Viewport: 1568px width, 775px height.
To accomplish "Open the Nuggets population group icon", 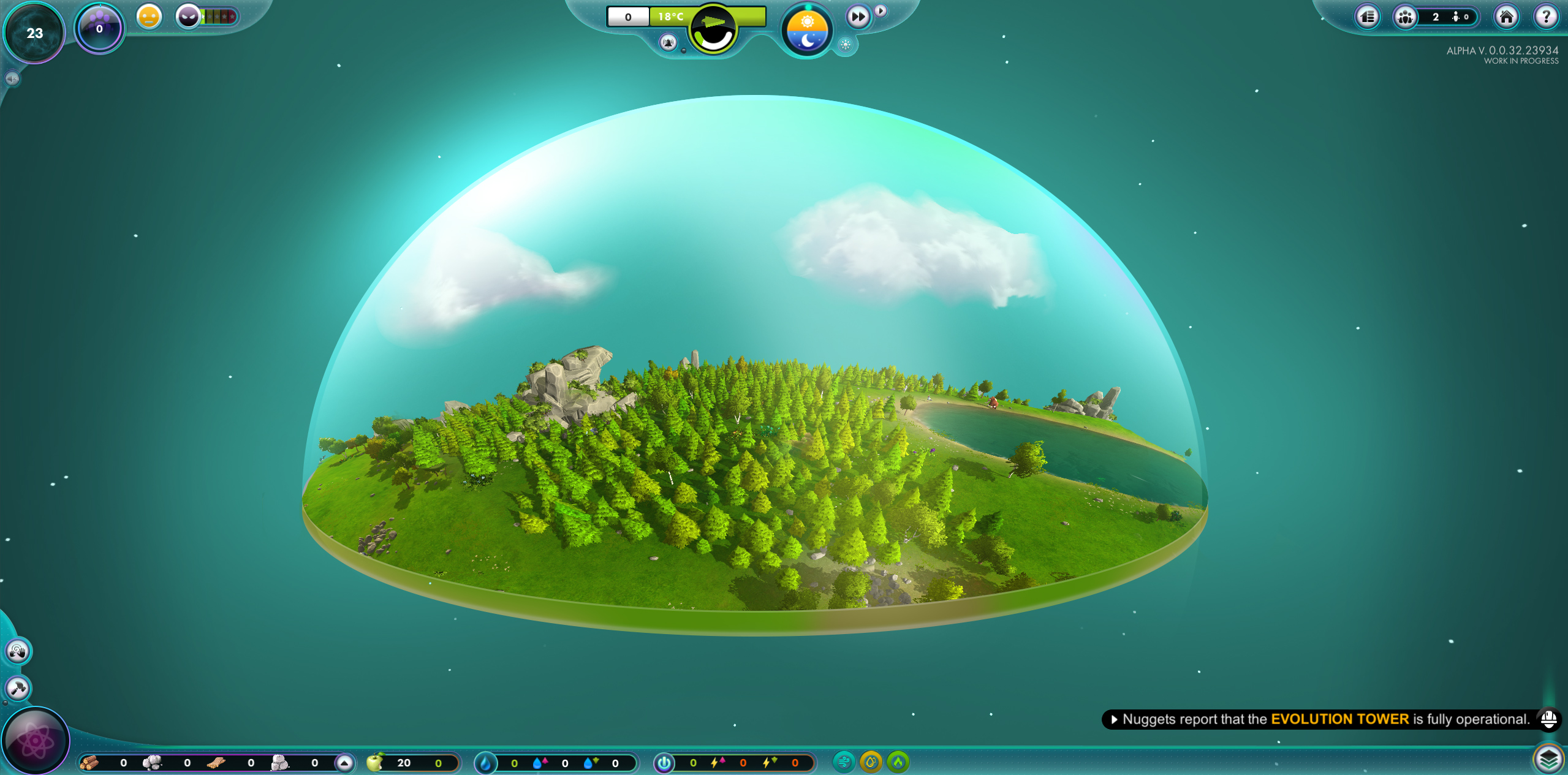I will pos(1405,17).
